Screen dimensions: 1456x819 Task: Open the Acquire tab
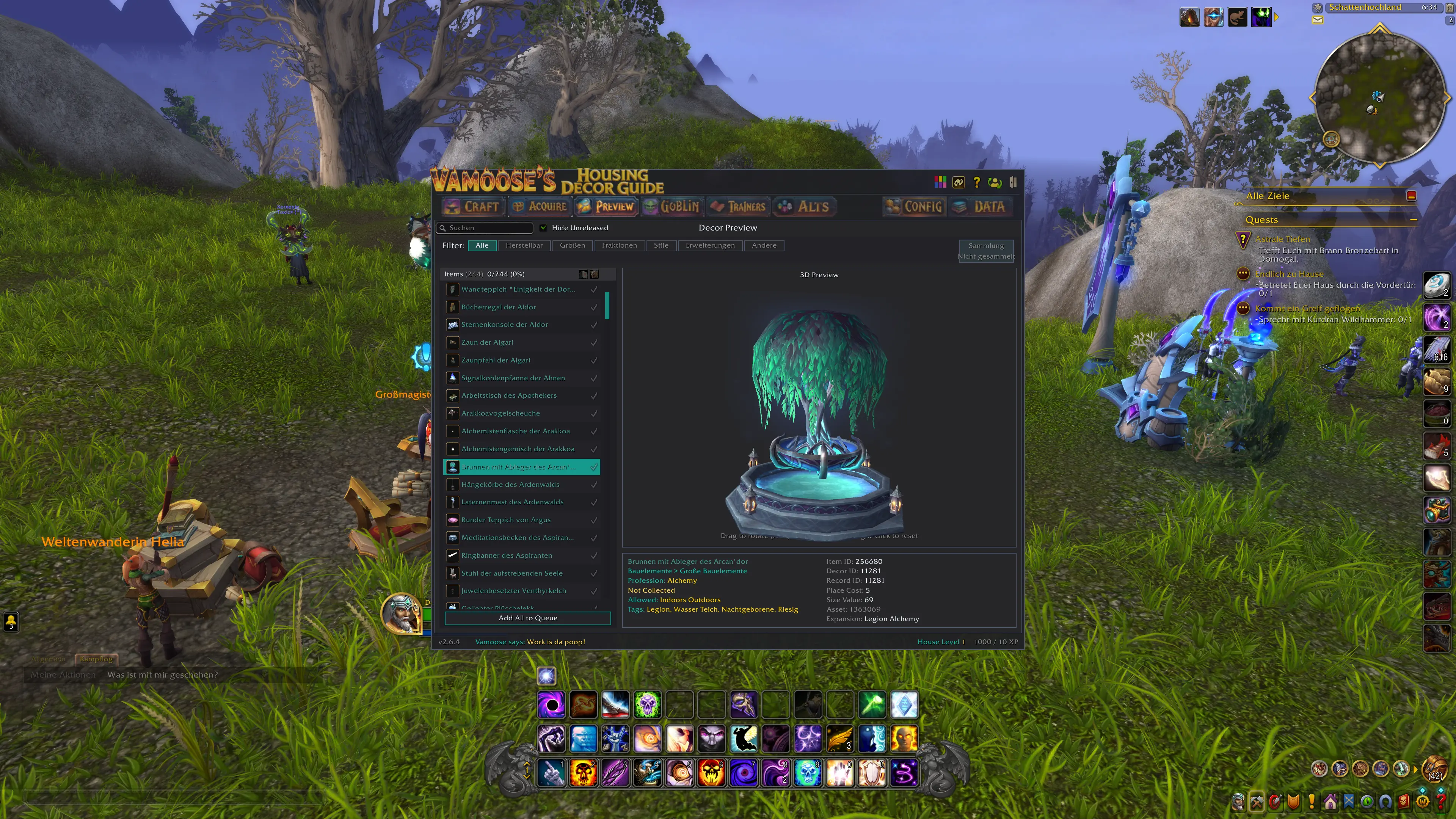pyautogui.click(x=540, y=207)
